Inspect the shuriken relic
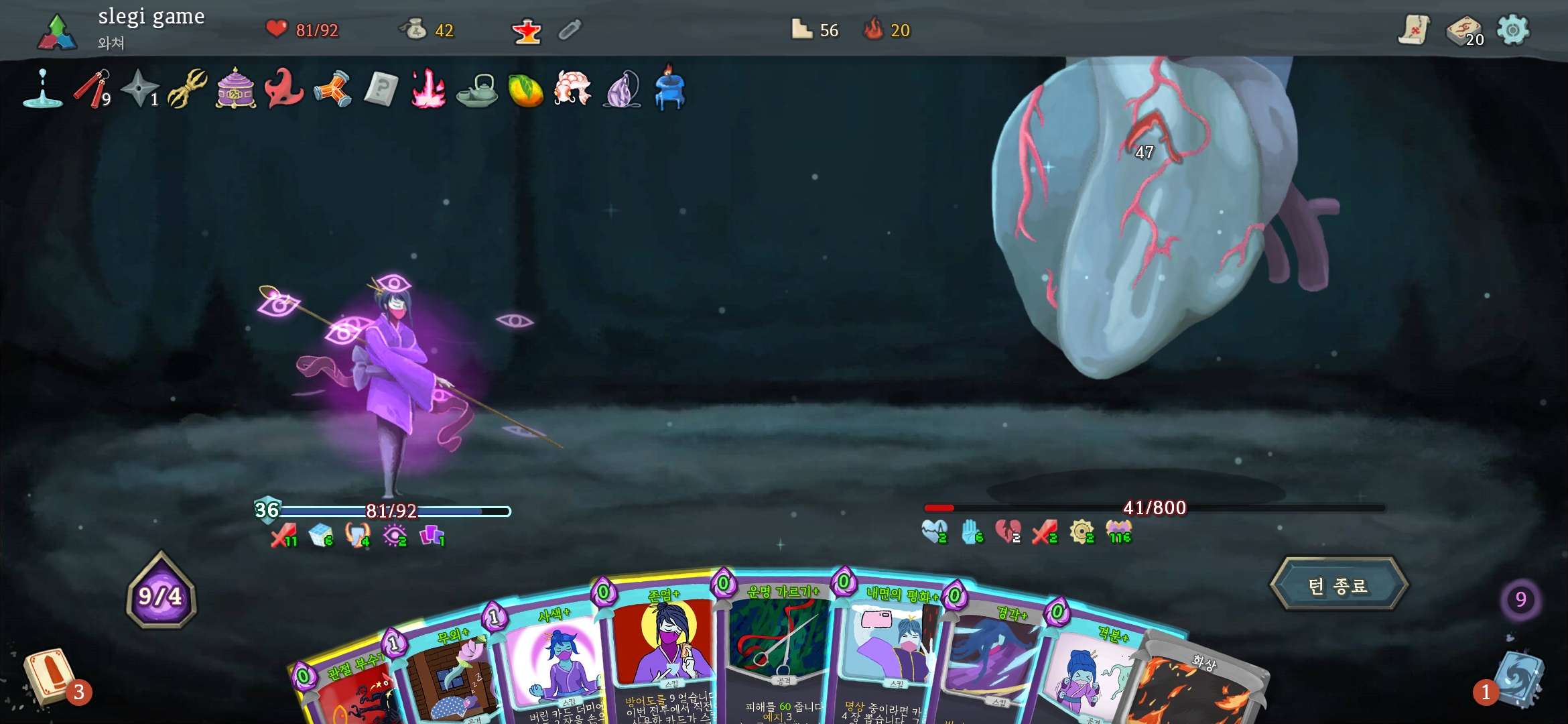The height and width of the screenshot is (724, 1568). coord(140,88)
